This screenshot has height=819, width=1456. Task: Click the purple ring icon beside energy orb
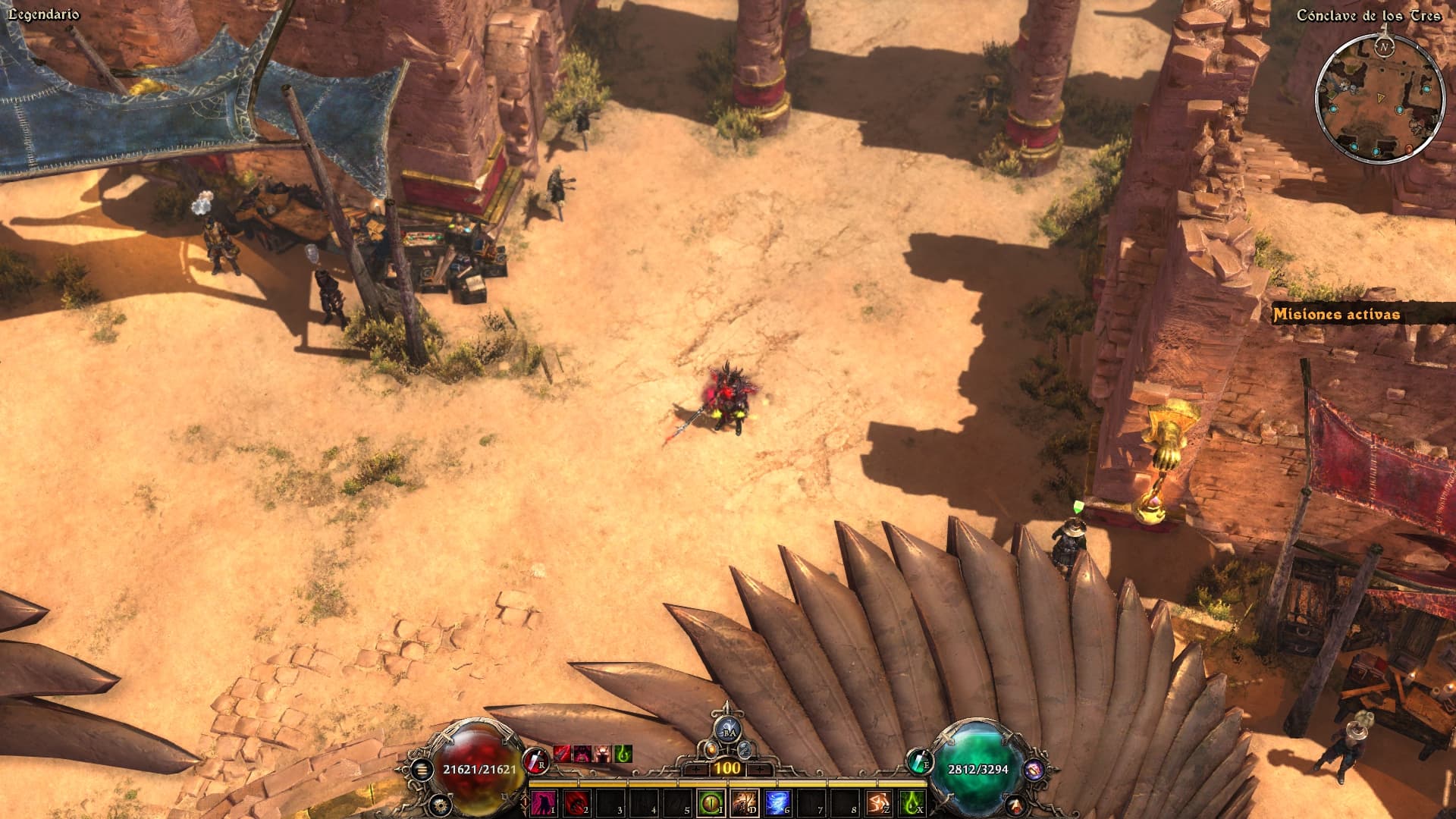pyautogui.click(x=1033, y=770)
